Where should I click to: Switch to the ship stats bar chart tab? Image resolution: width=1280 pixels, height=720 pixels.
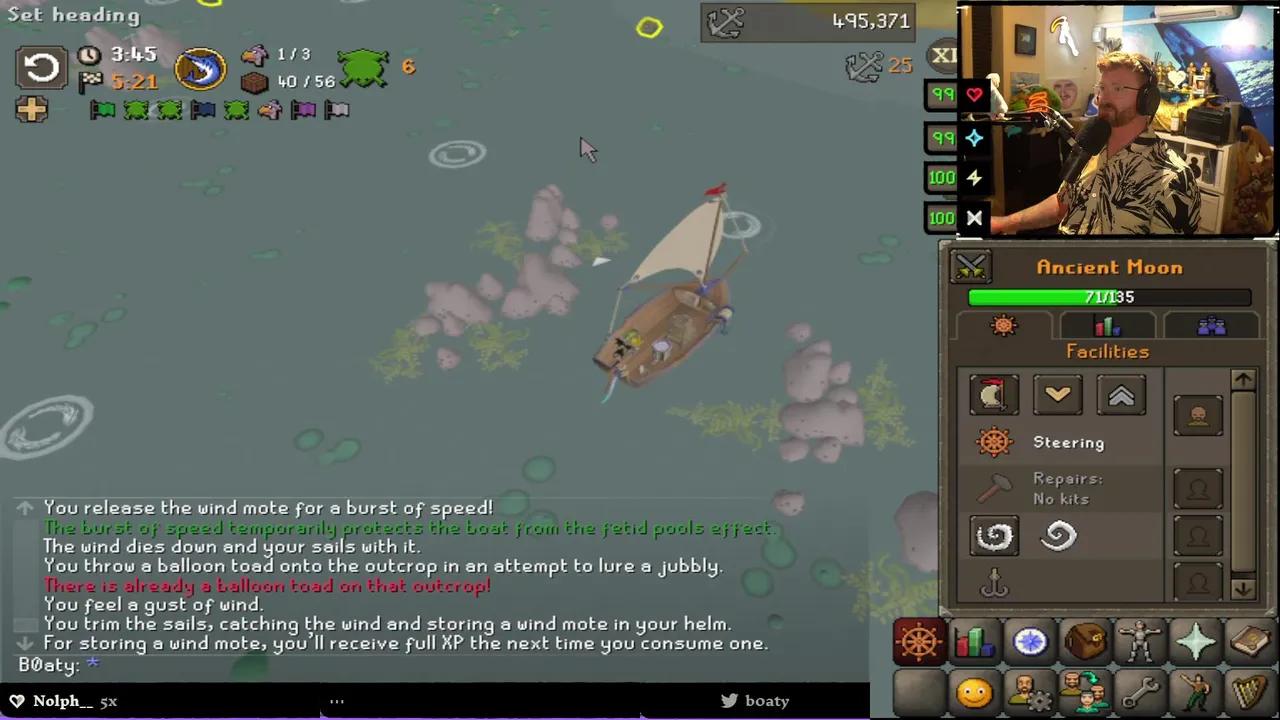pyautogui.click(x=1107, y=325)
